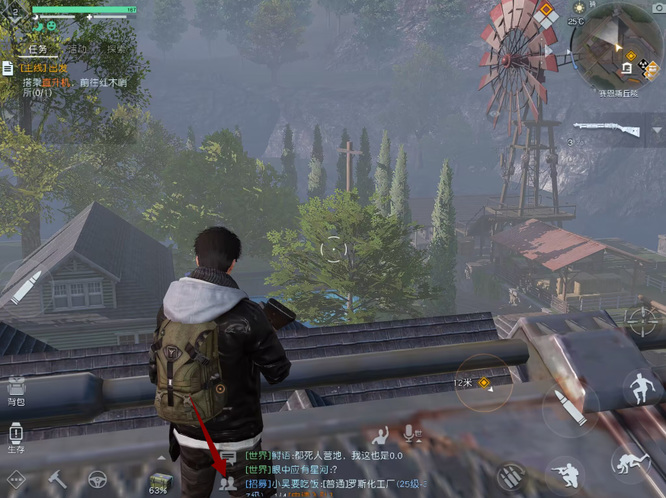This screenshot has height=498, width=666.
Task: Open the friends icon beside chat
Action: pyautogui.click(x=228, y=482)
